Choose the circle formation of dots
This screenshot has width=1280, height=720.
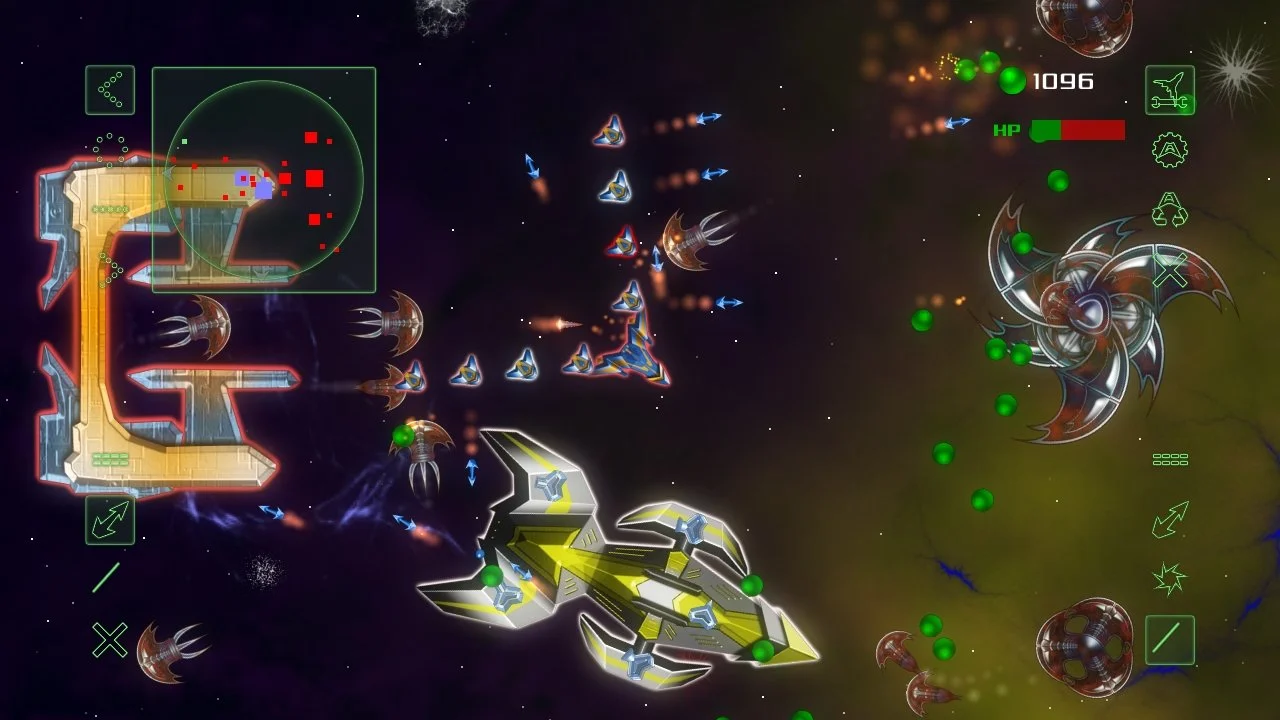pos(110,148)
